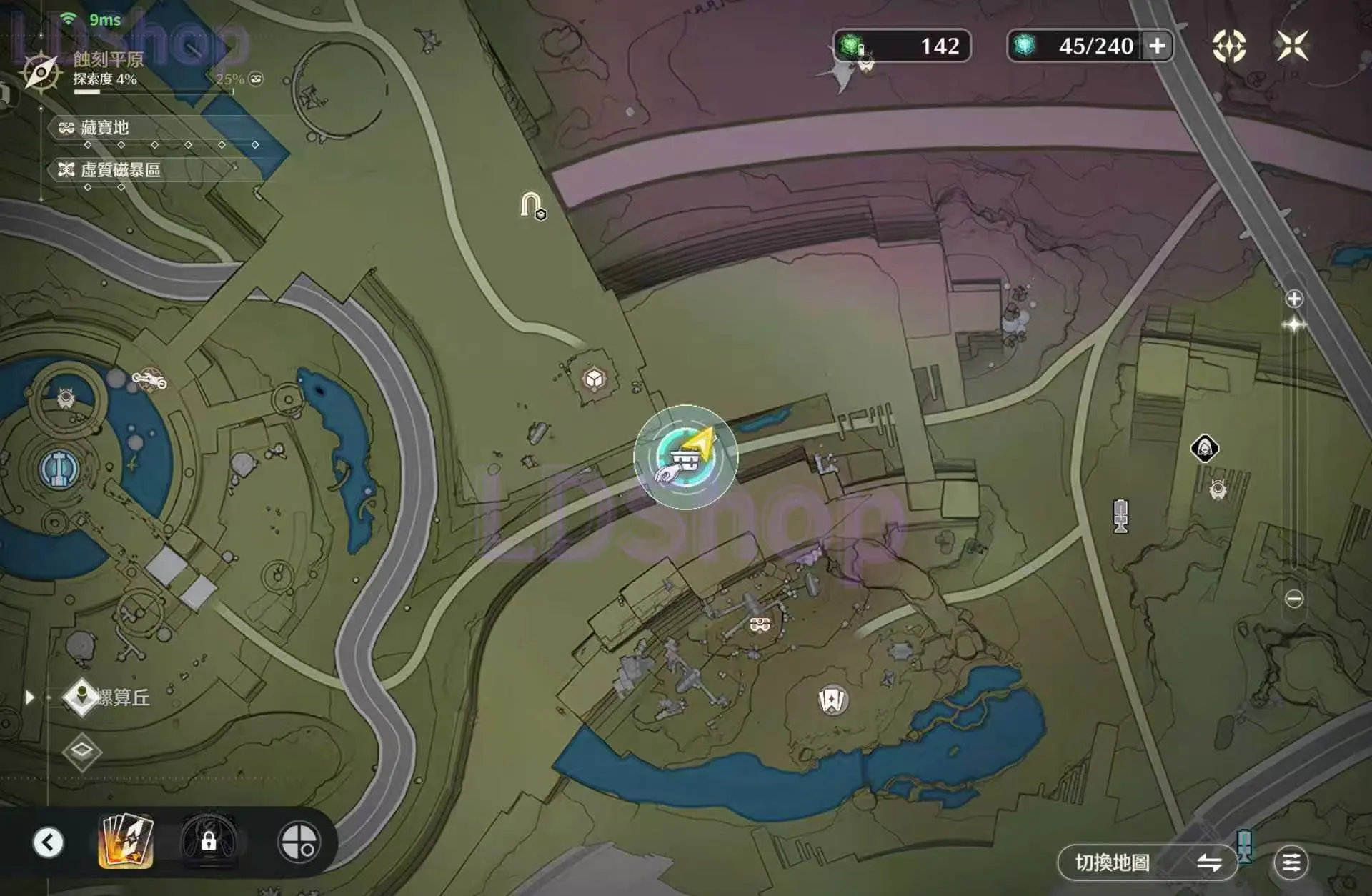The image size is (1372, 896).
Task: Open the 切換地圖 switch map button
Action: 1145,863
